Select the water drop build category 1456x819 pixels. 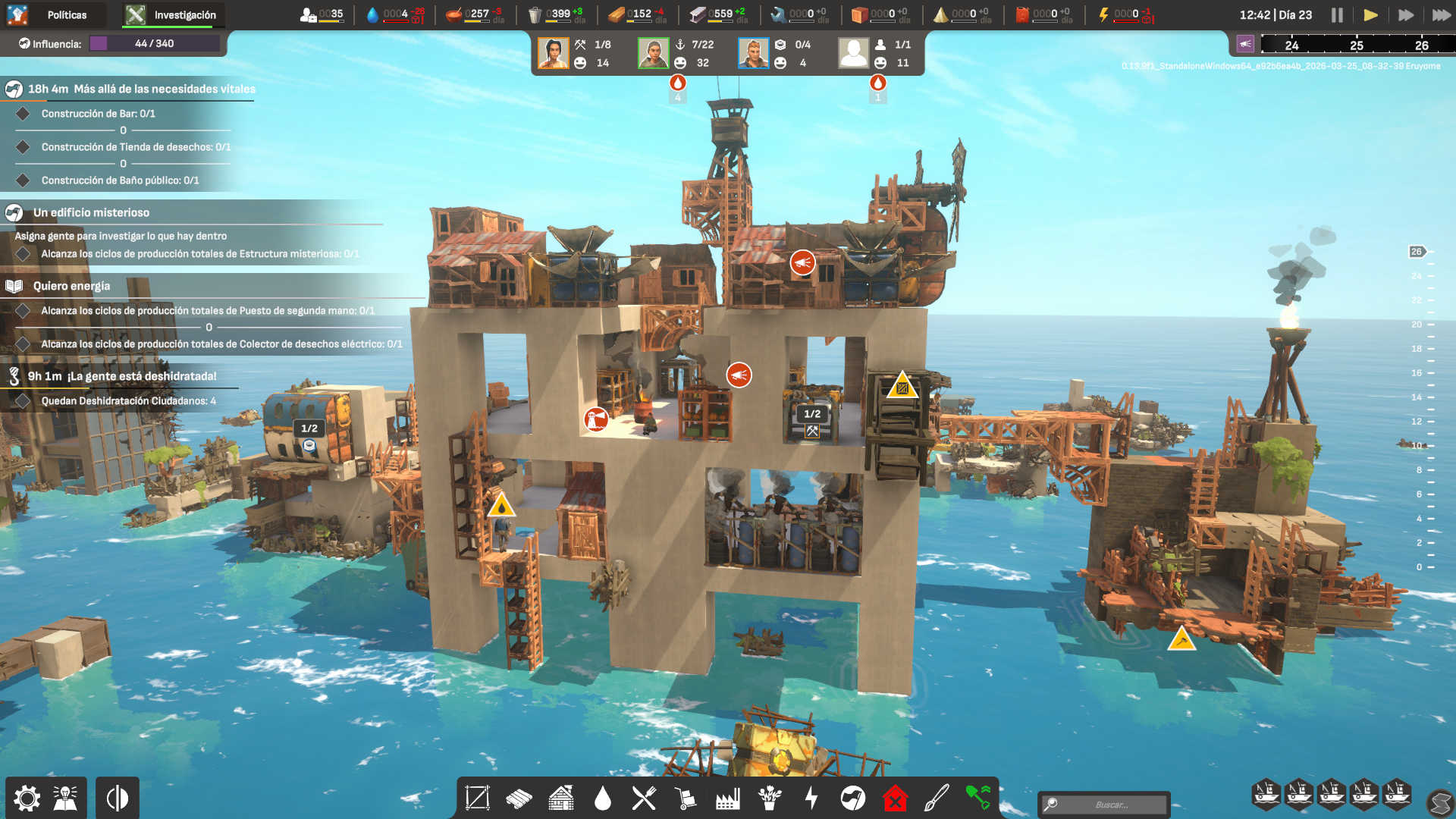tap(603, 798)
